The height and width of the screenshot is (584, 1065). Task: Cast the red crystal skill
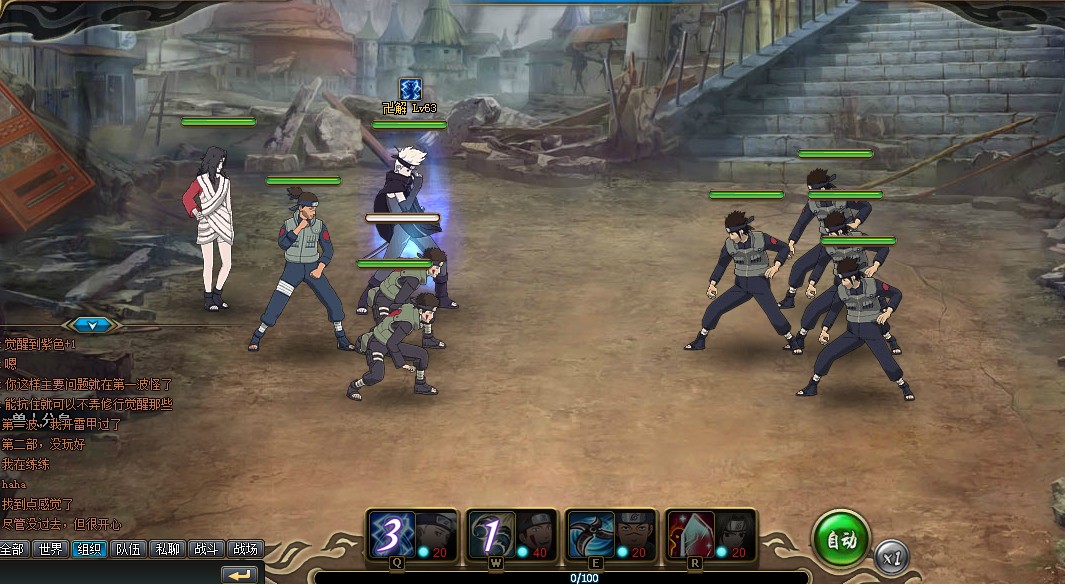tap(688, 535)
